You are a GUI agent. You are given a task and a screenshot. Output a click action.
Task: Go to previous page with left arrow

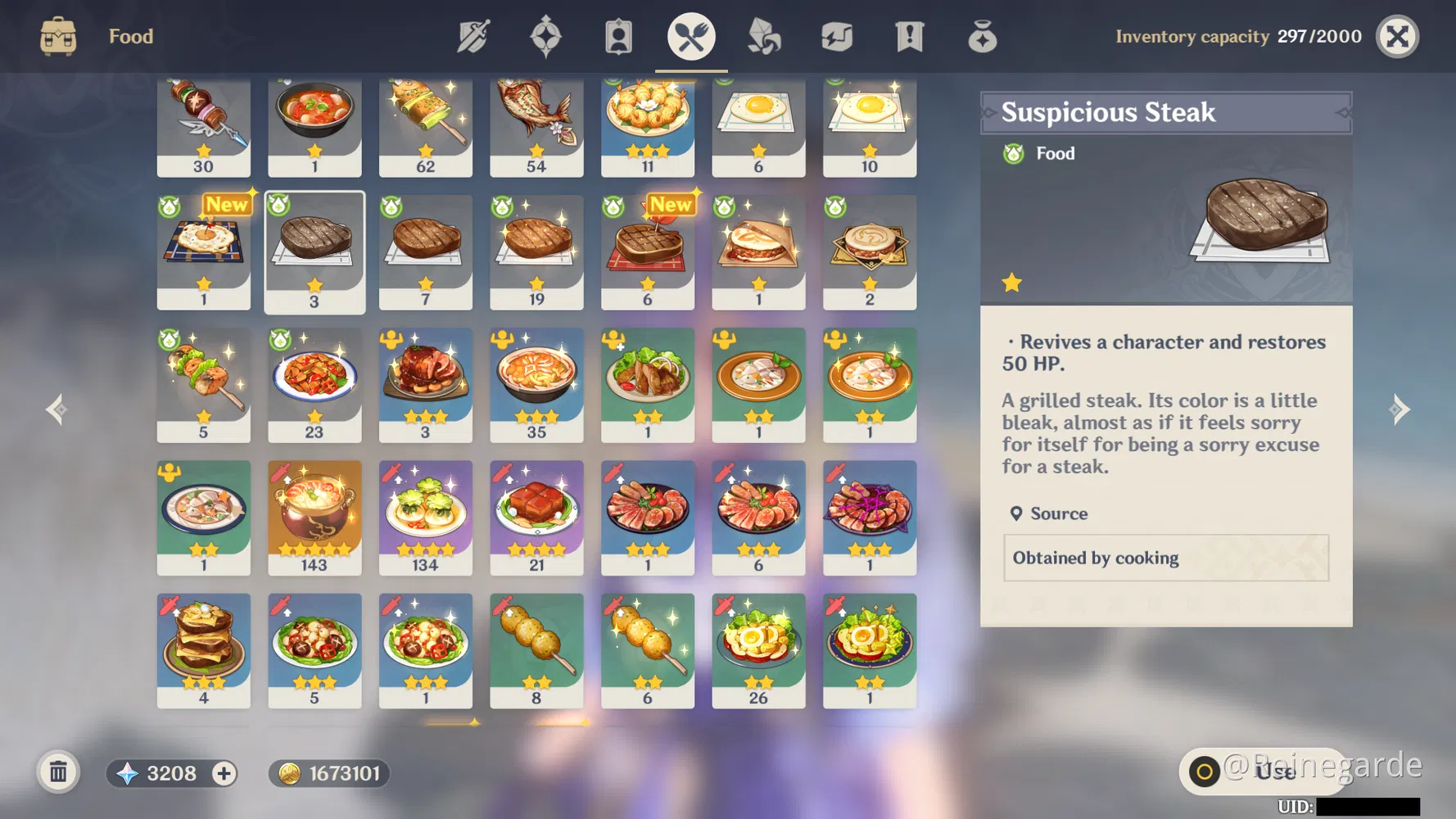tap(56, 409)
